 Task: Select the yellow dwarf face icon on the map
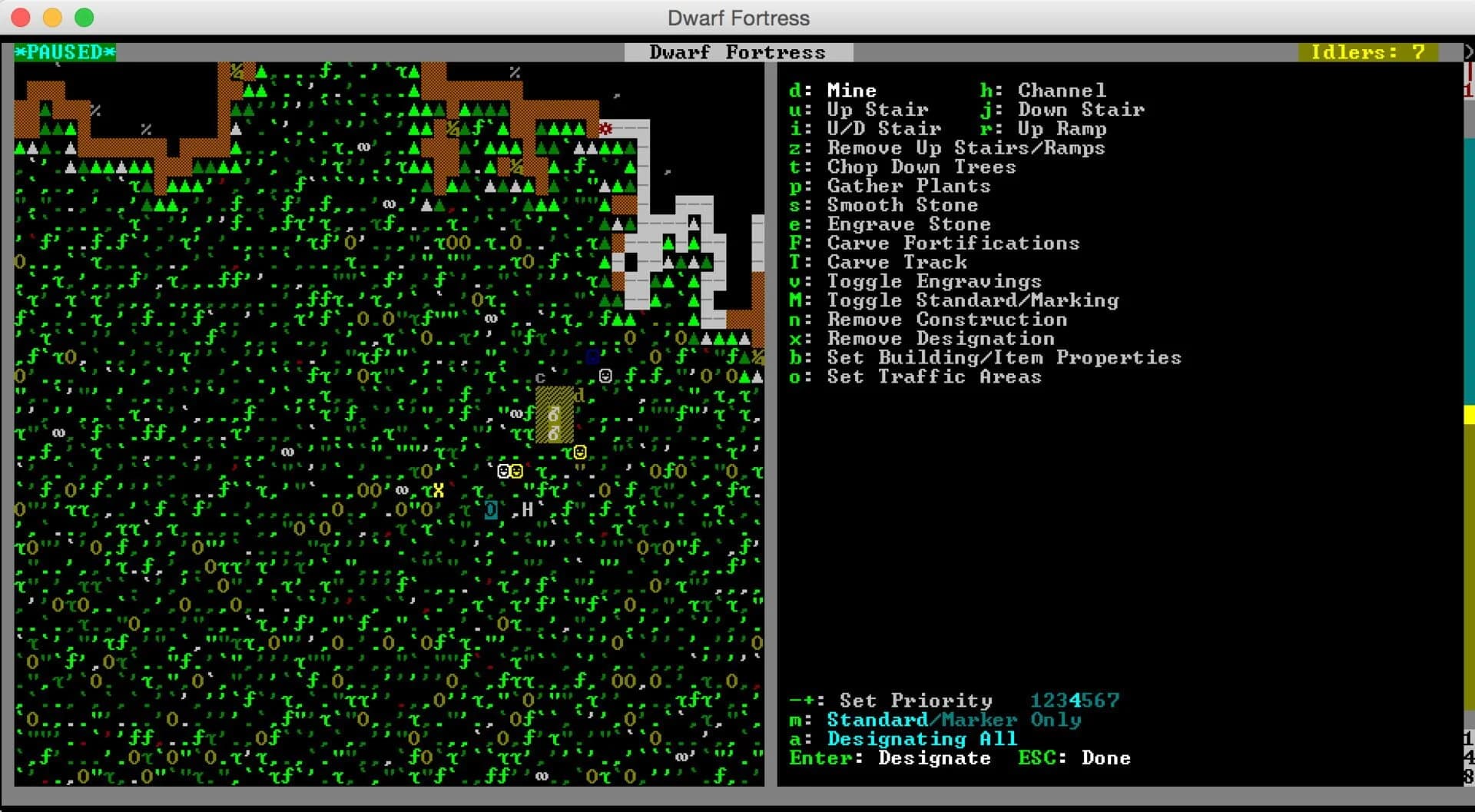click(581, 453)
